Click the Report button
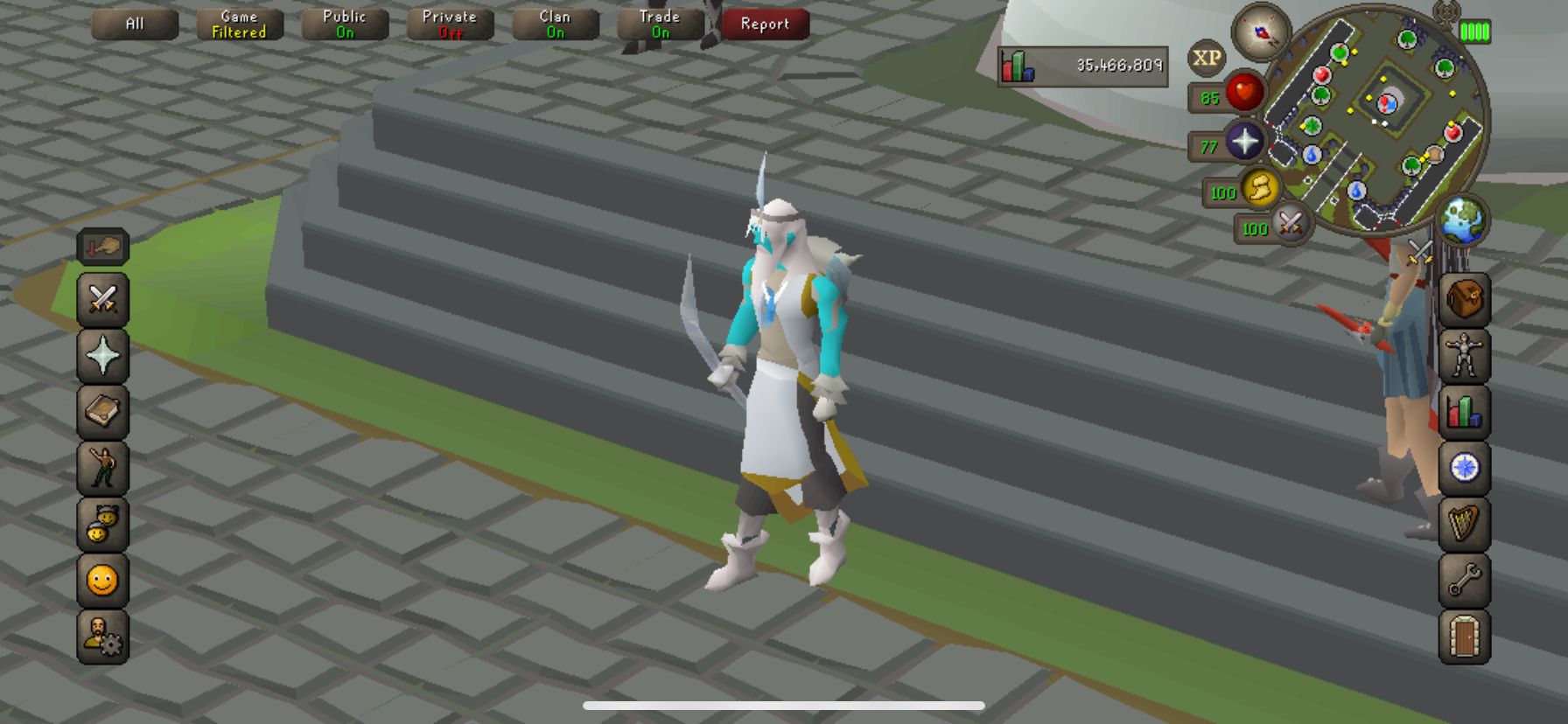 click(x=765, y=24)
